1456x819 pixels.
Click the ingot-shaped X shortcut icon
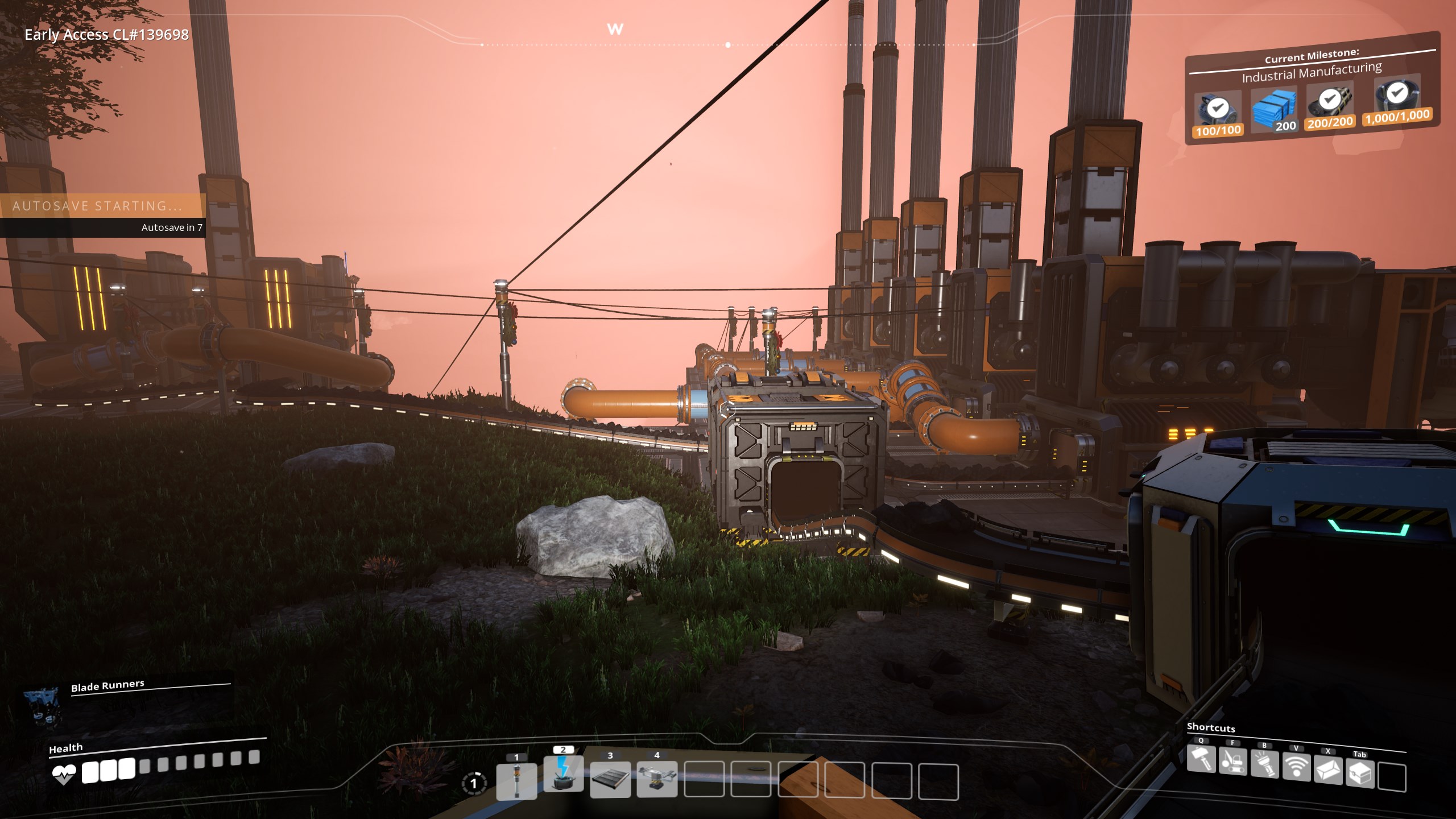[1328, 770]
